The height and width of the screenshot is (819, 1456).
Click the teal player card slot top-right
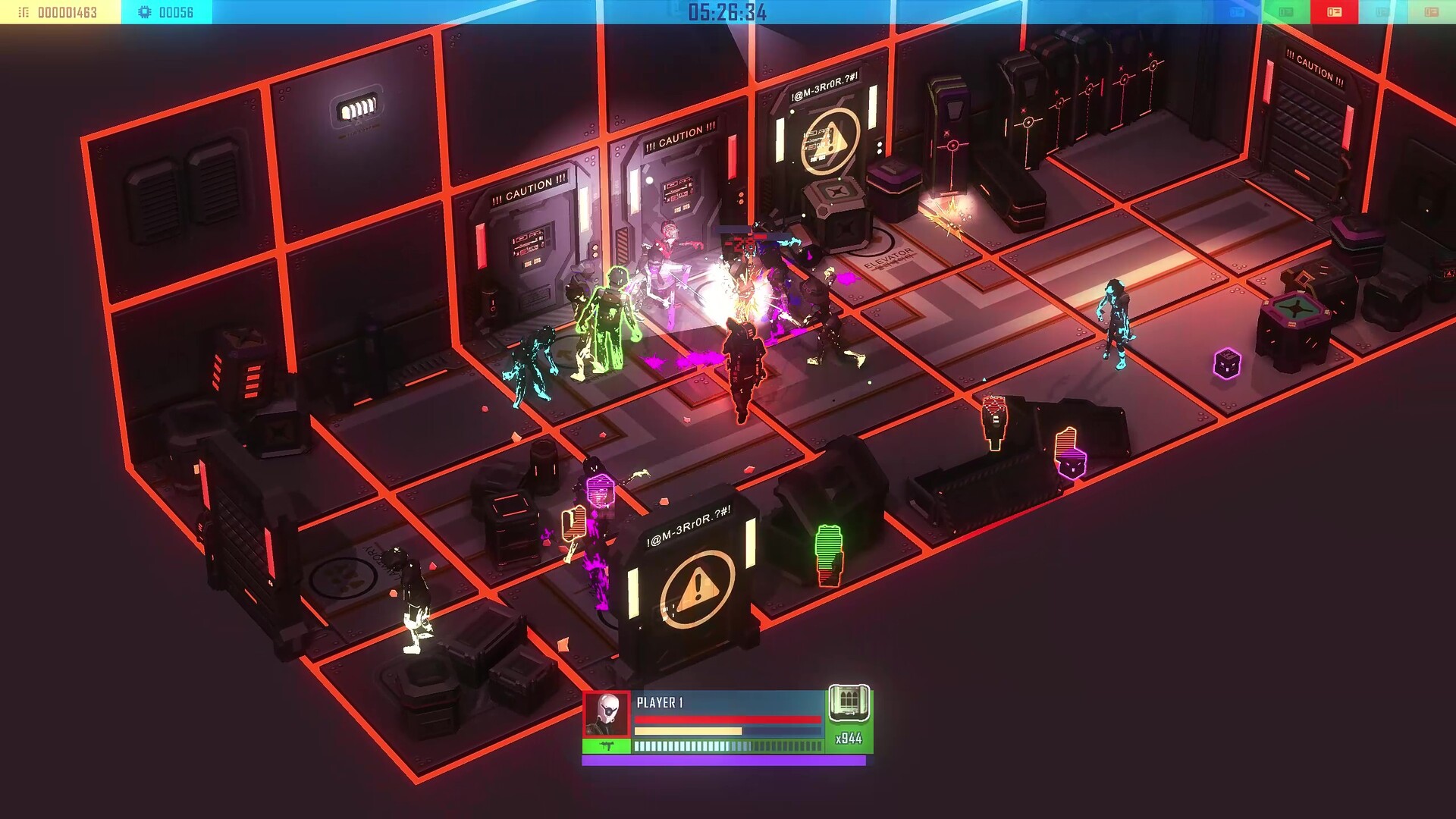[x=1385, y=12]
